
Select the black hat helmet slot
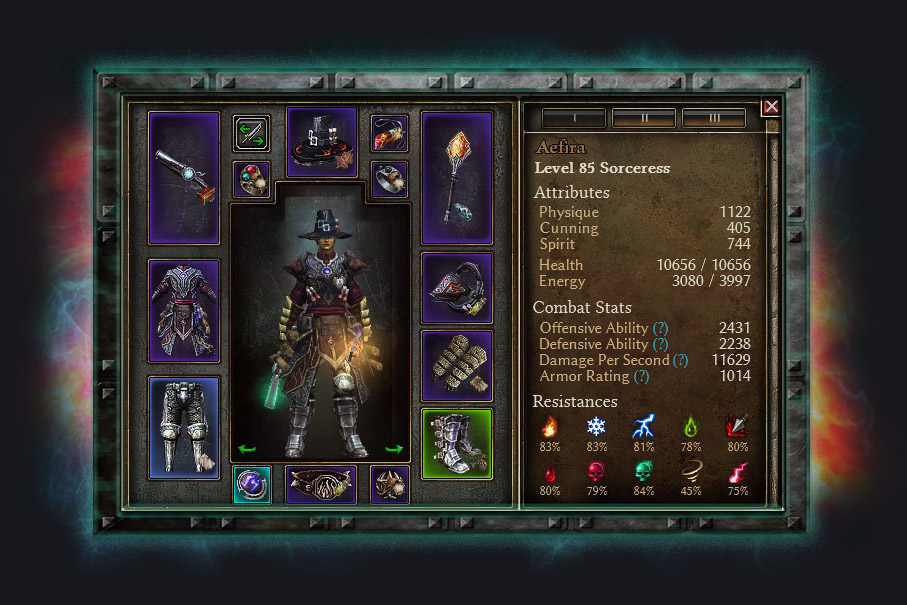[x=321, y=141]
